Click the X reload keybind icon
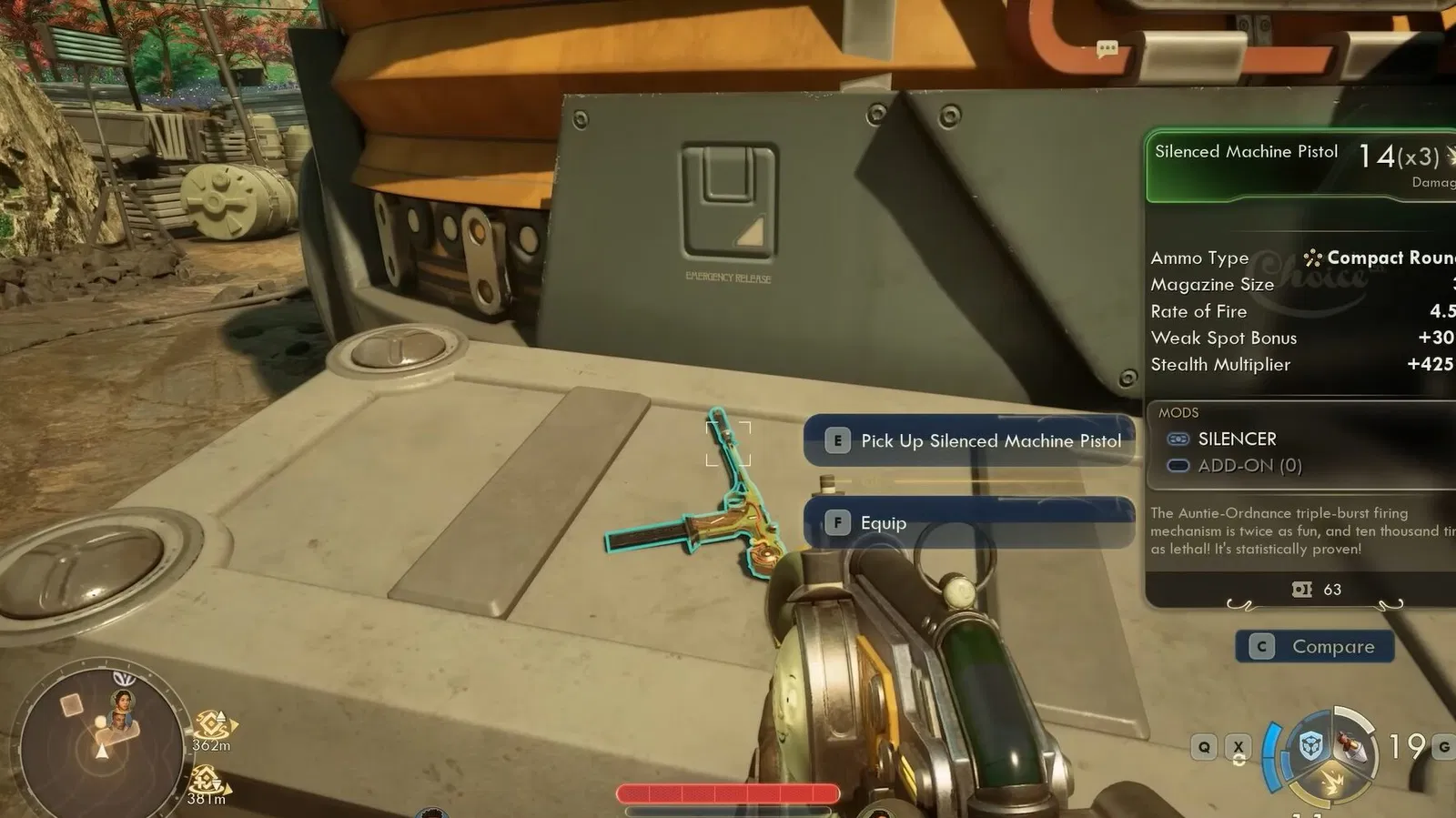The image size is (1456, 818). [x=1239, y=746]
